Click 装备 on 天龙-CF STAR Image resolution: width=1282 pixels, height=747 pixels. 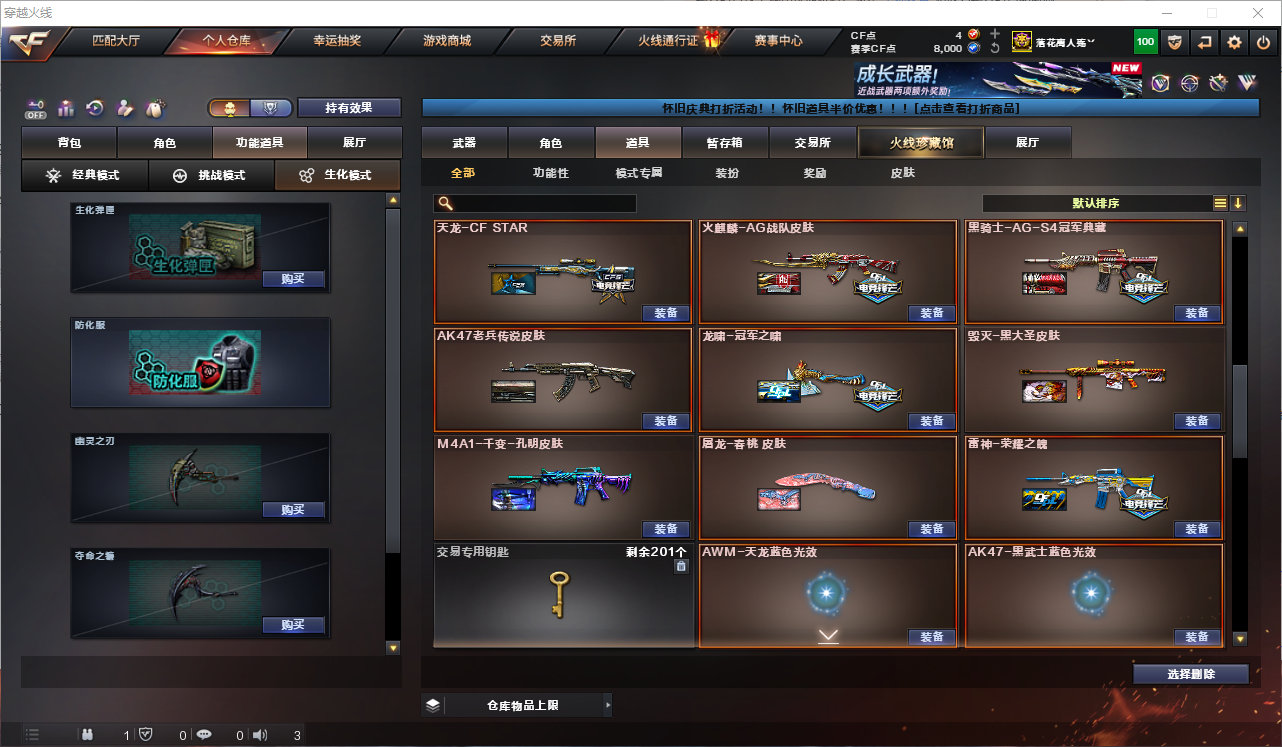666,313
